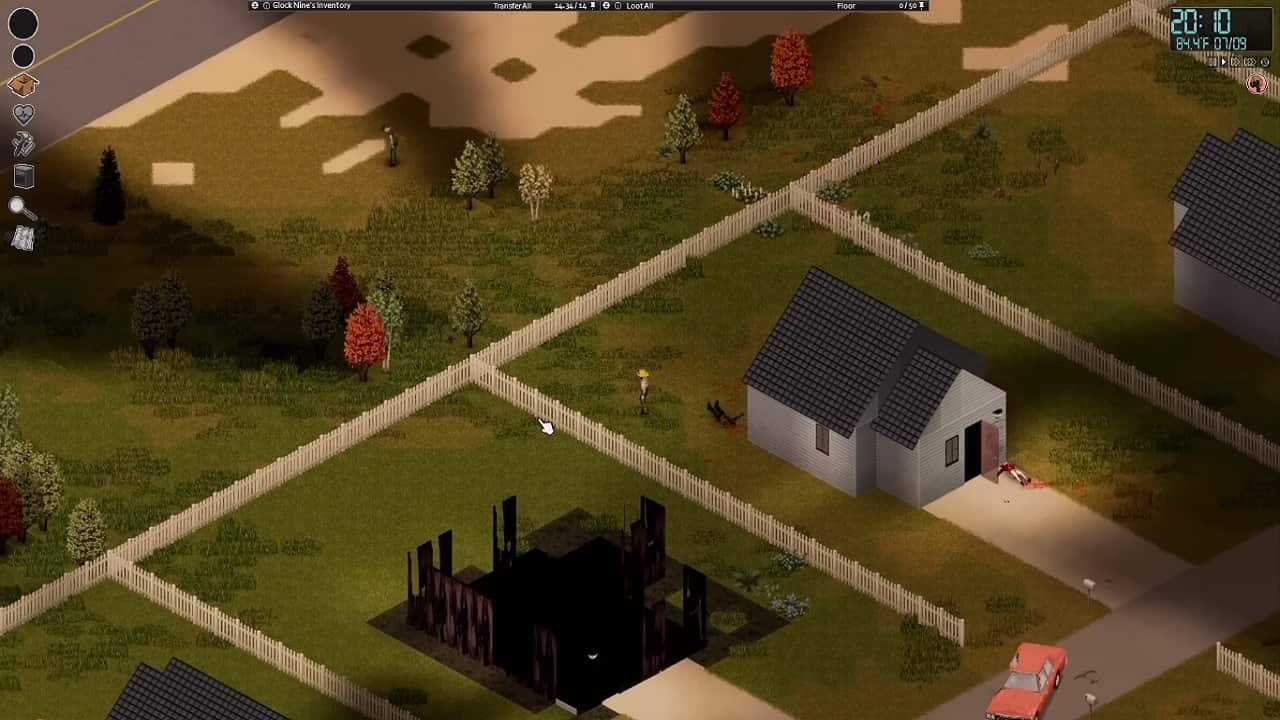Open the inventory box panel icon
Screen dimensions: 1280x720
(22, 84)
